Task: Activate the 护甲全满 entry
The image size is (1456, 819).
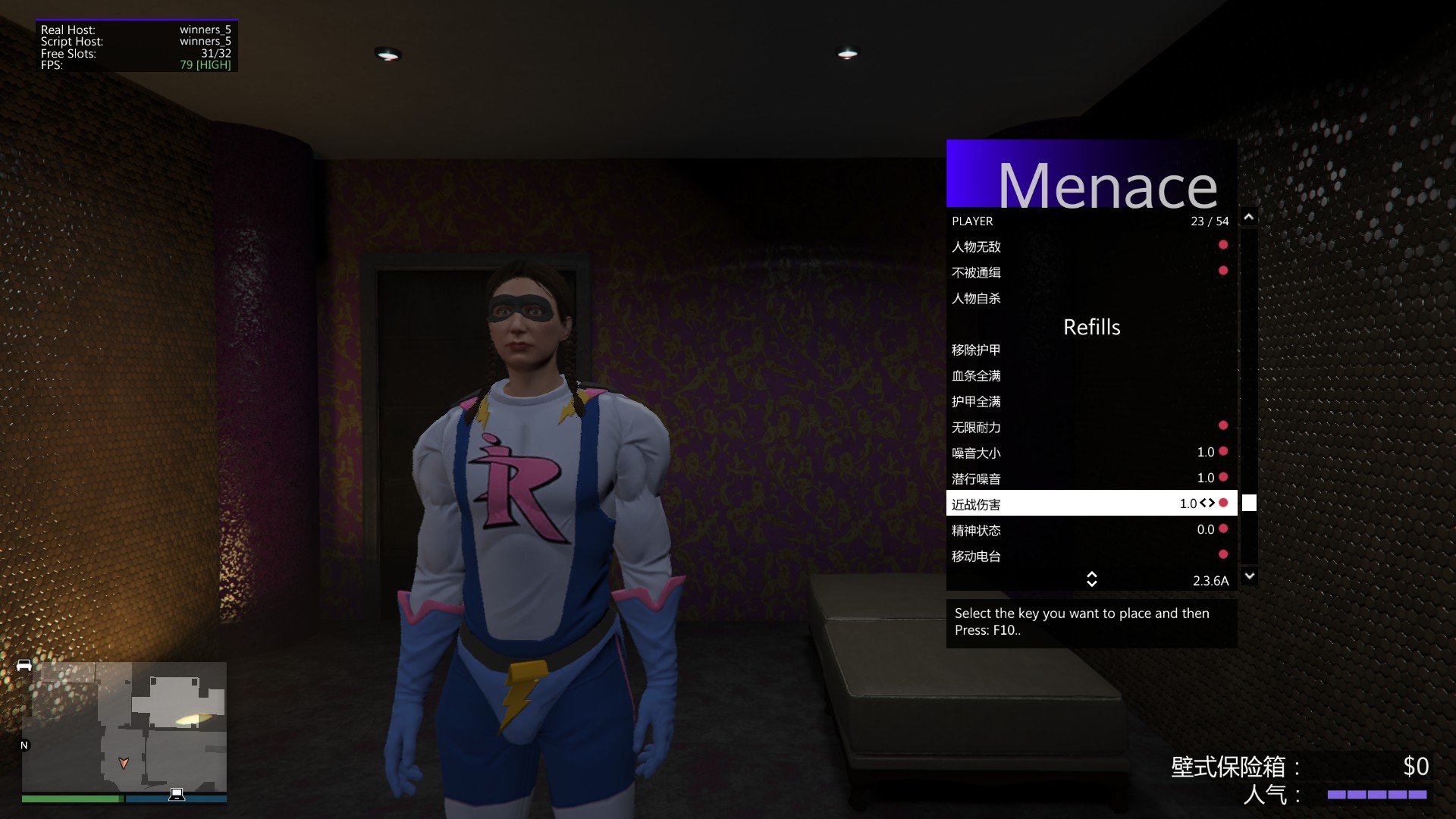Action: tap(1090, 401)
